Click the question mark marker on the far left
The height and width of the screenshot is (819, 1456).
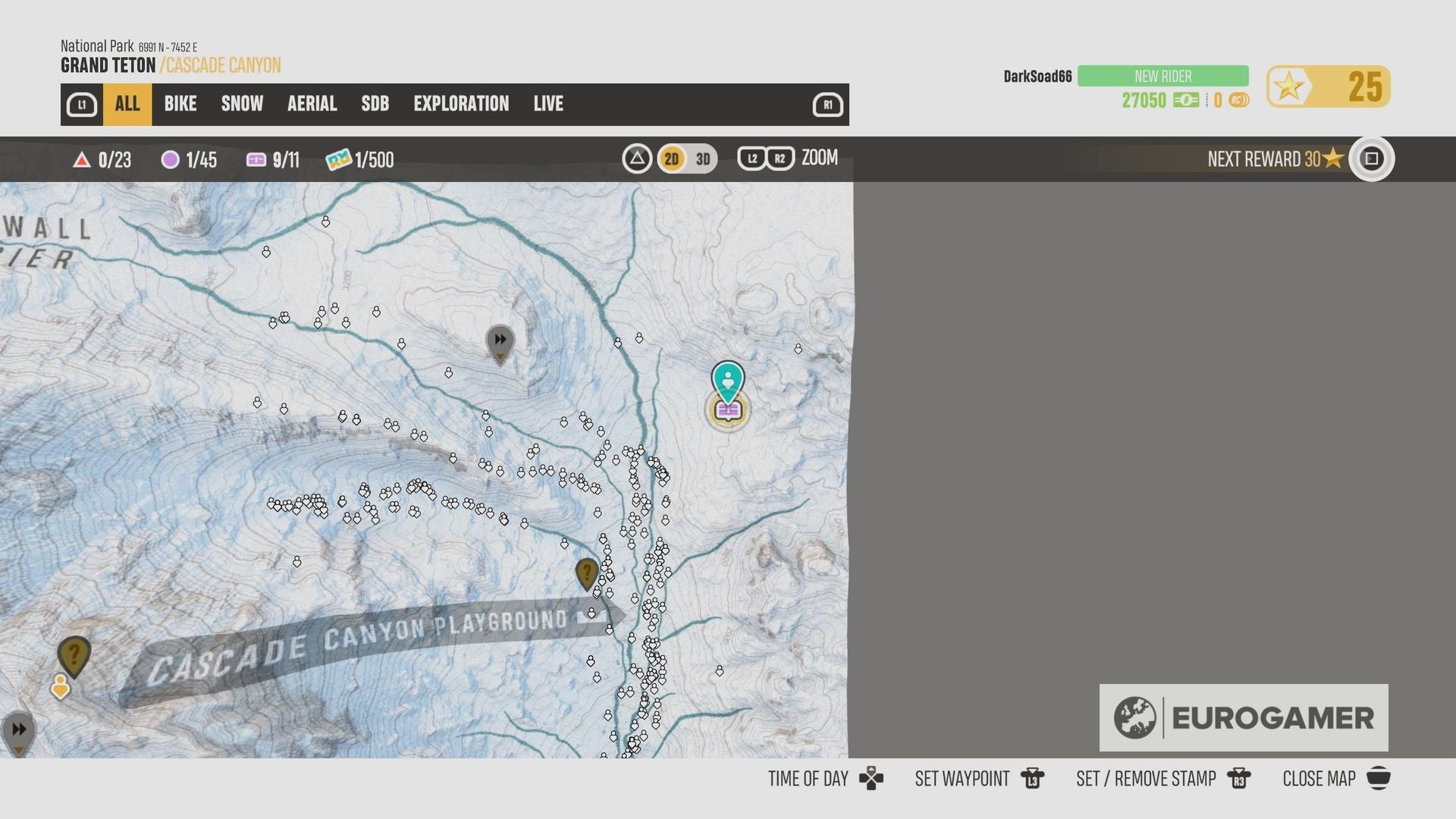click(x=74, y=654)
